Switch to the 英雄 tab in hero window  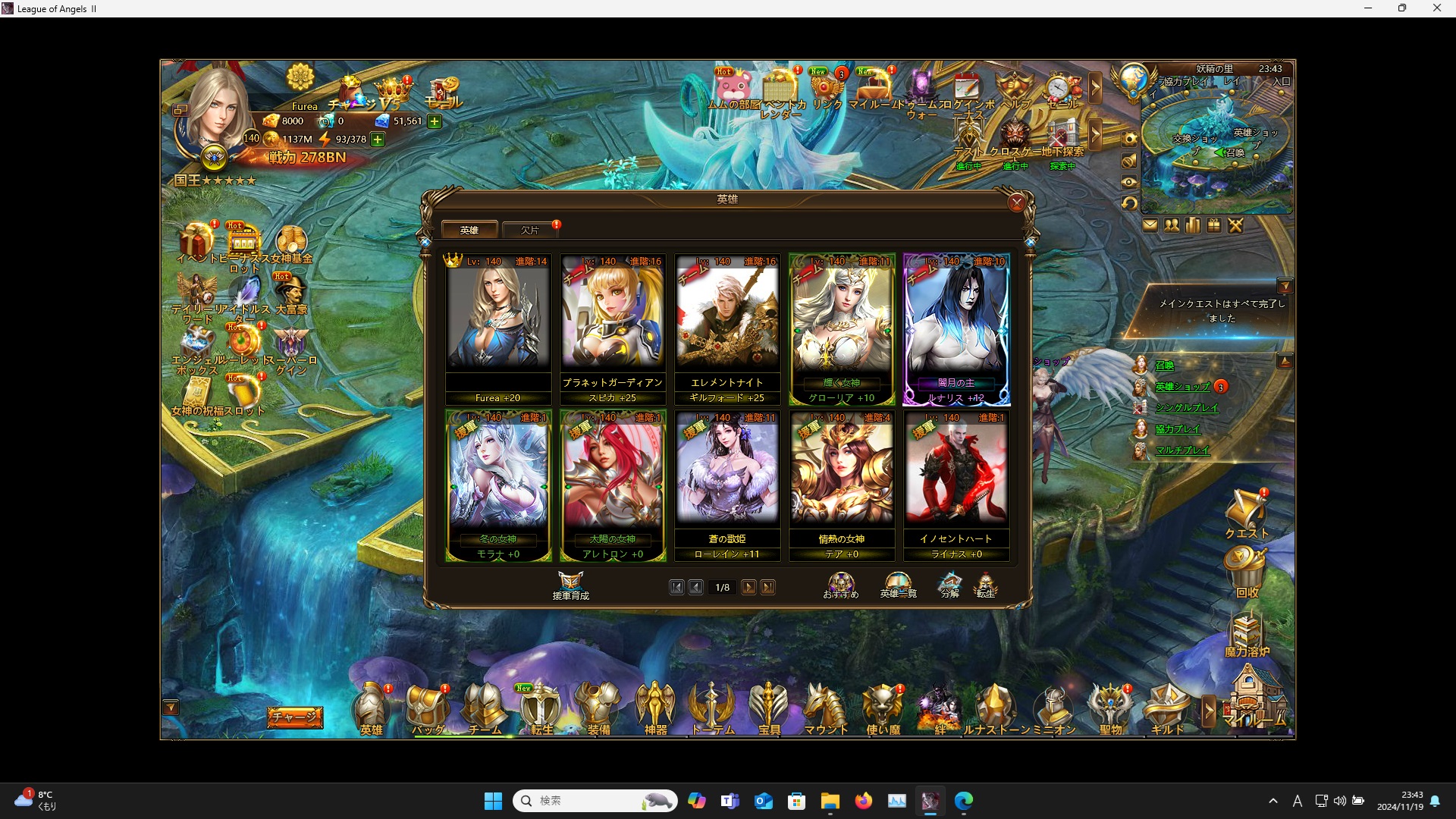(470, 229)
